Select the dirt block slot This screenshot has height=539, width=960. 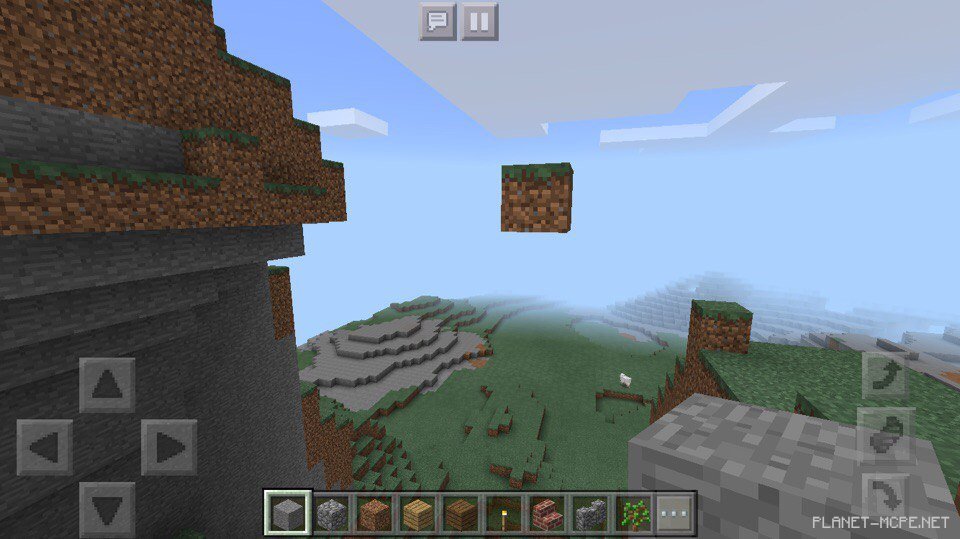pyautogui.click(x=374, y=514)
